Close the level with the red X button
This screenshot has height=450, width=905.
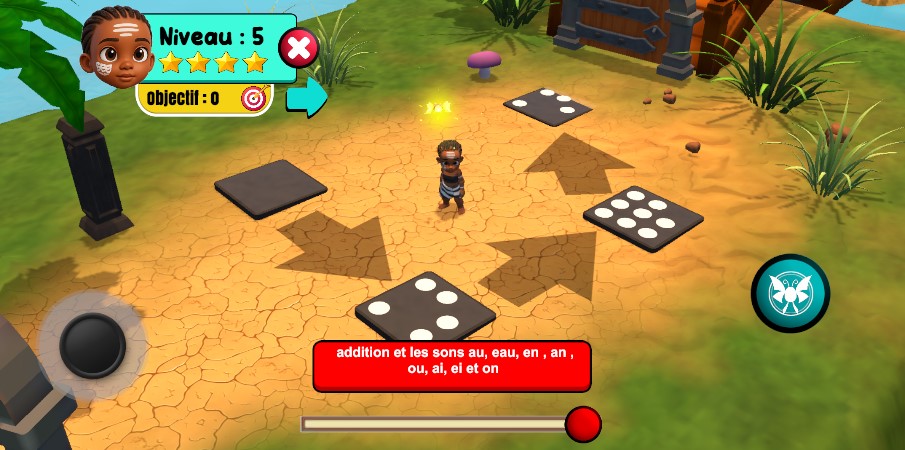tap(298, 47)
